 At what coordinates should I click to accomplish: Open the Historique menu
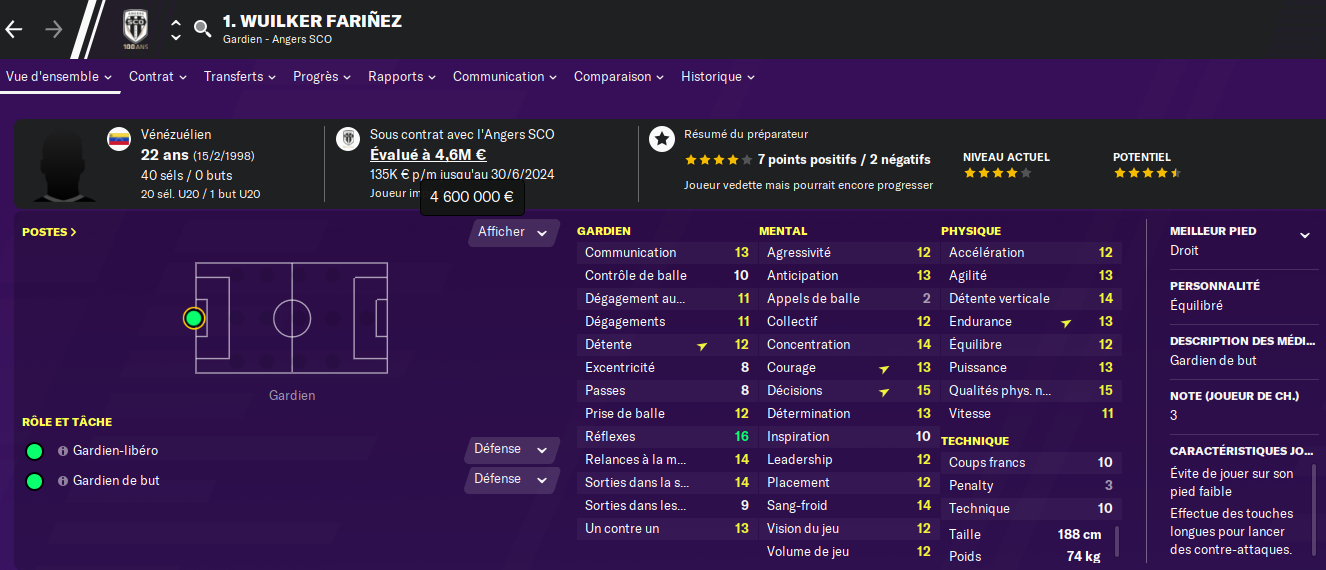pyautogui.click(x=717, y=77)
